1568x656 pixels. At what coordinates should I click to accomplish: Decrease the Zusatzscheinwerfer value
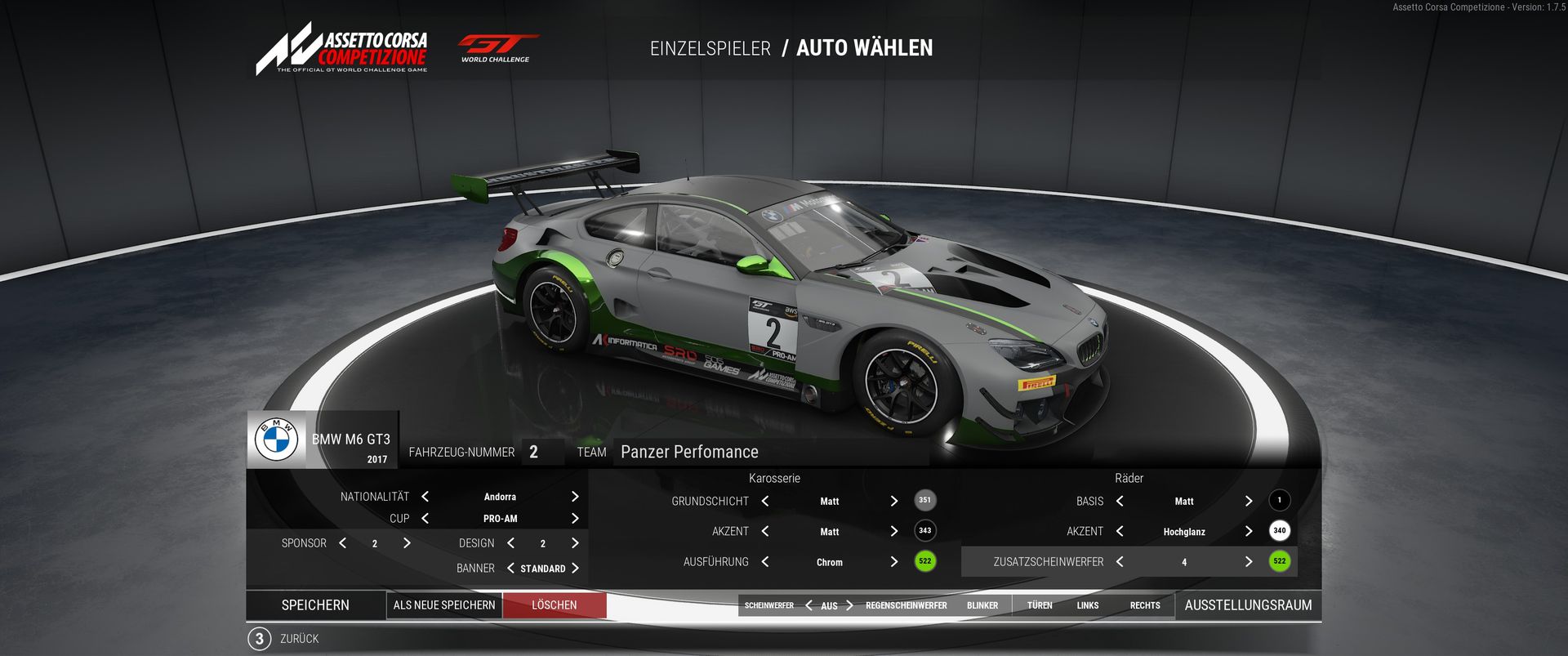pos(1120,562)
